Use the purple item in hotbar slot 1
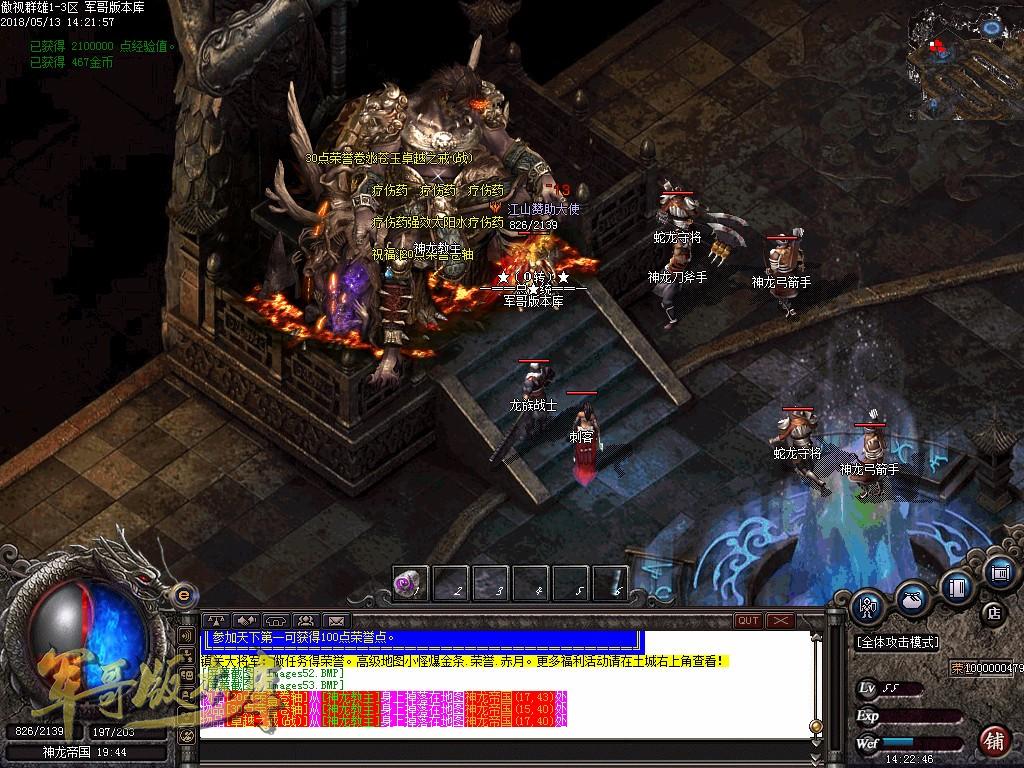Screen dimensions: 1024x768 [x=410, y=584]
